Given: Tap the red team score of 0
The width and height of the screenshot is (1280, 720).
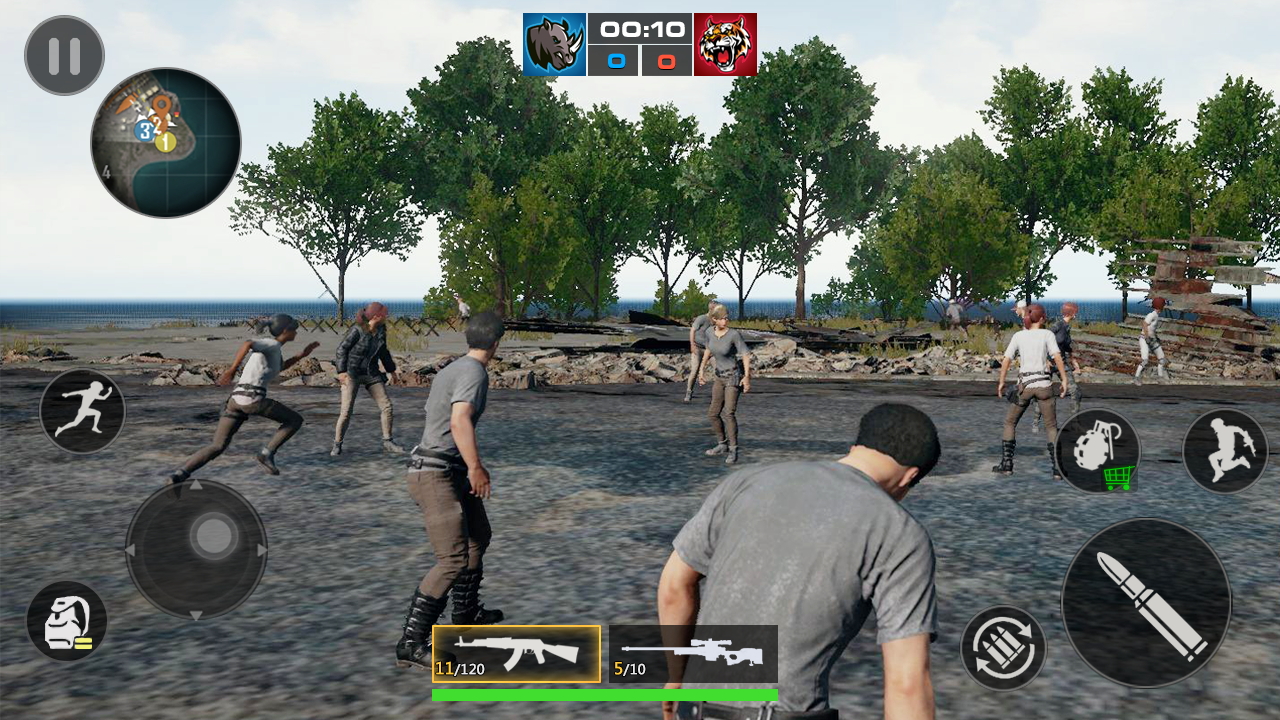Looking at the screenshot, I should [666, 60].
